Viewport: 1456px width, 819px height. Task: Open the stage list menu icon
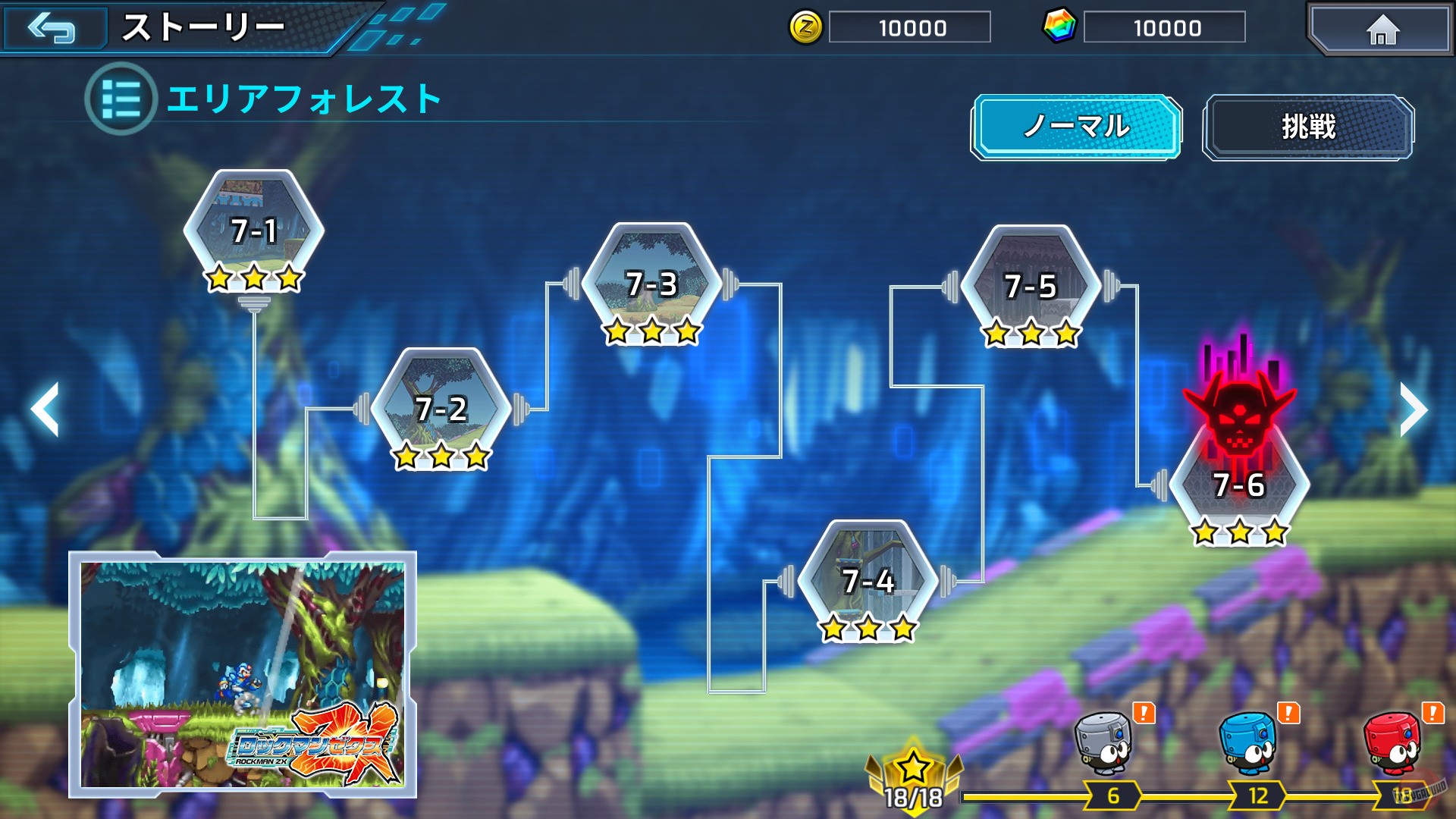click(x=120, y=97)
